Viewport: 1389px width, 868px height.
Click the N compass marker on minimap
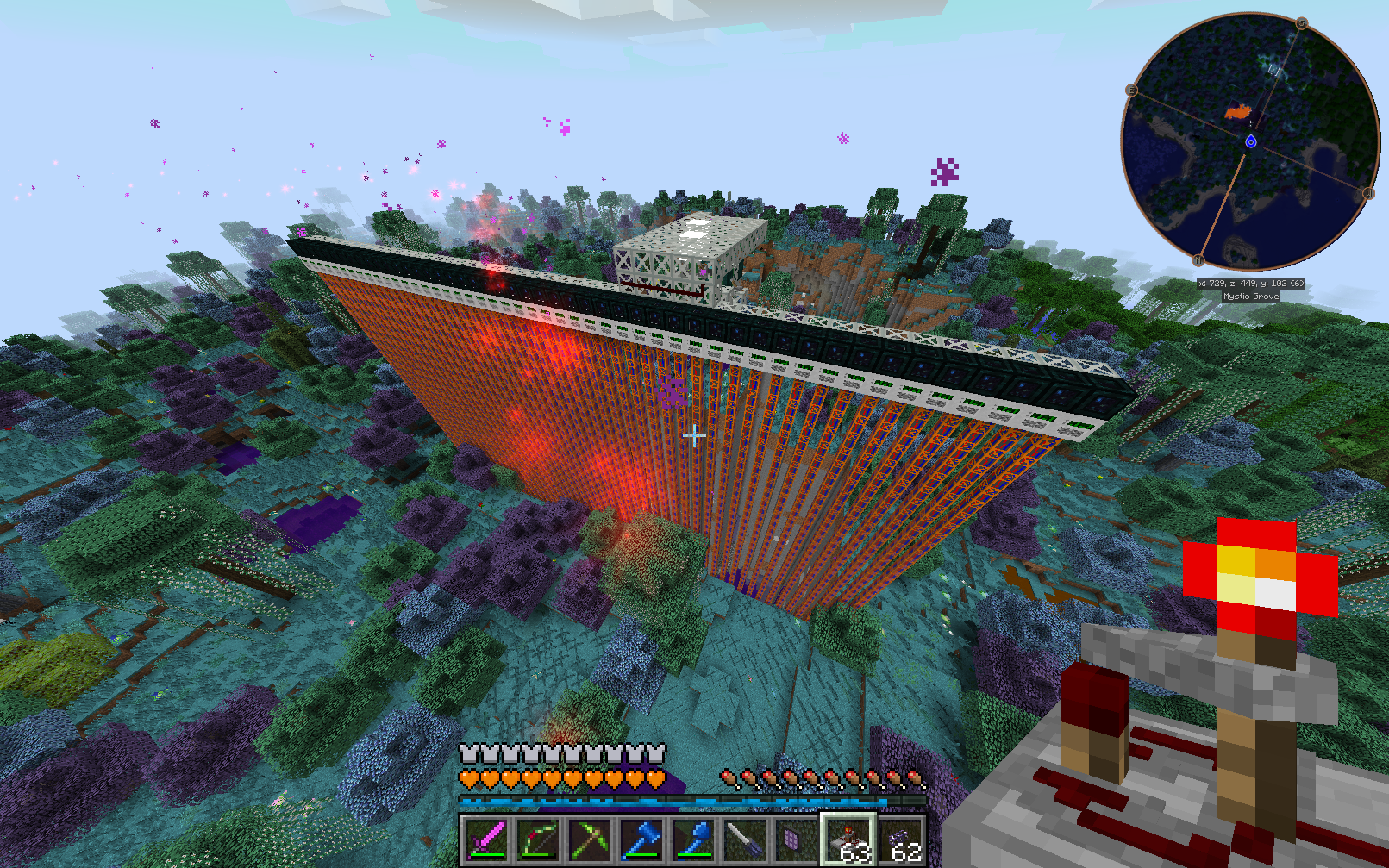click(x=1198, y=260)
